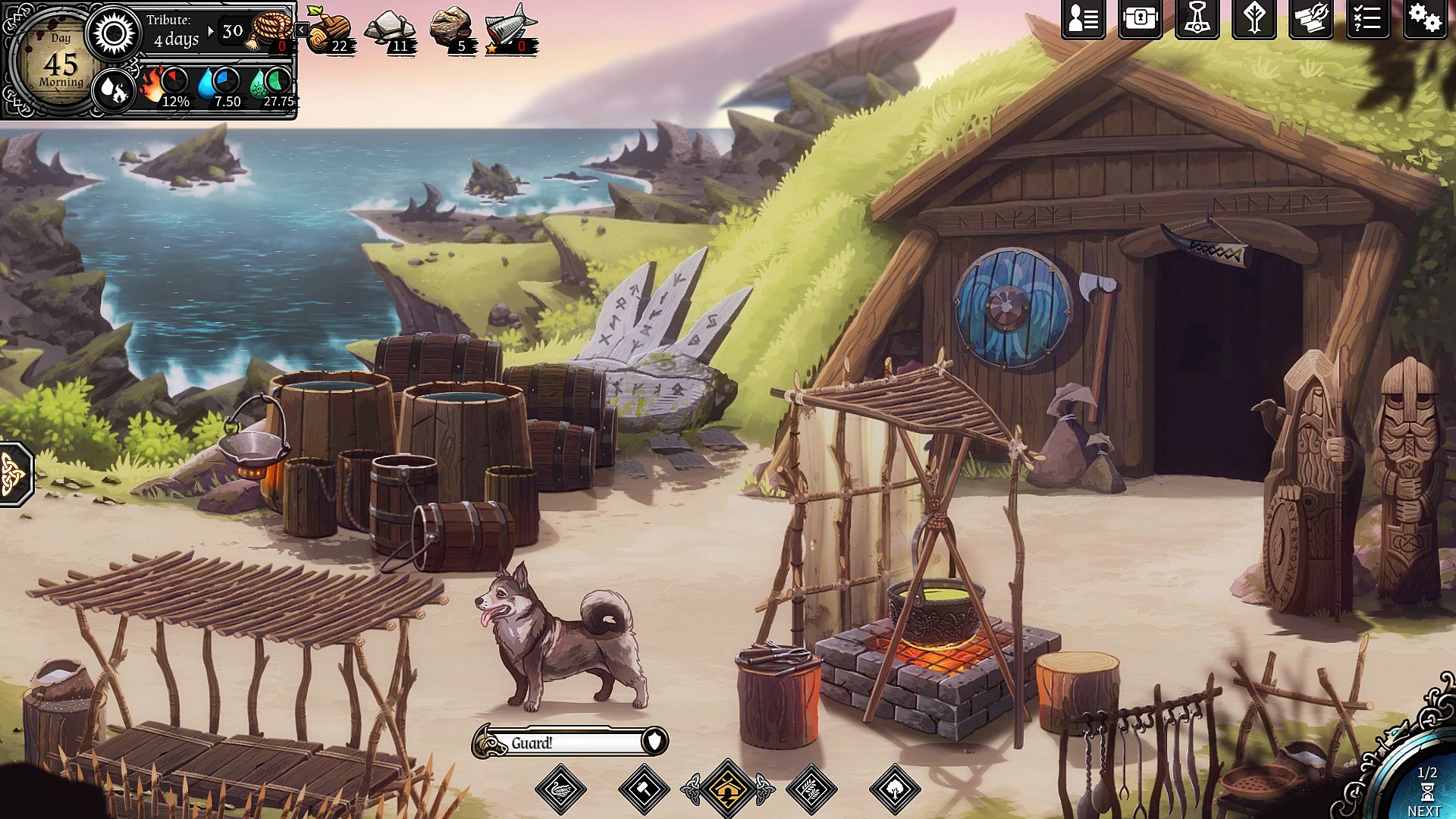The height and width of the screenshot is (819, 1456).
Task: Open the locked chest storage
Action: tap(1140, 20)
